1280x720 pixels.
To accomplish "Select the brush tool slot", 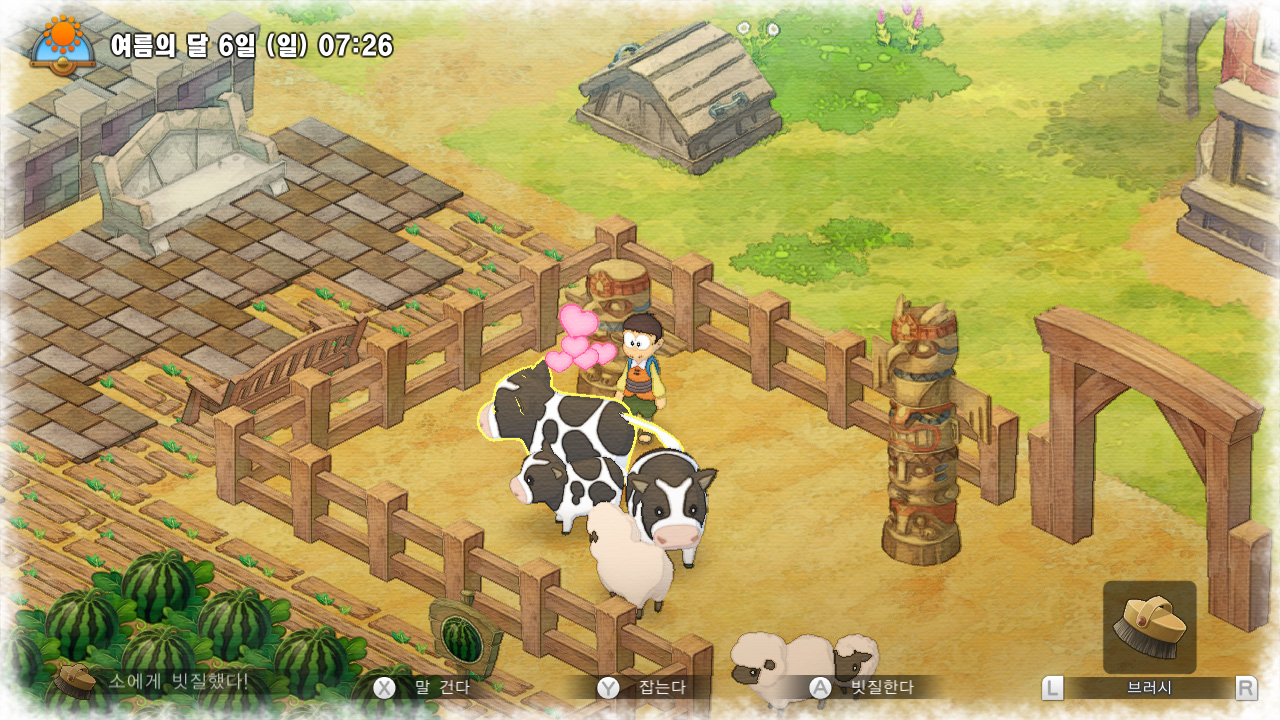I will (x=1149, y=627).
